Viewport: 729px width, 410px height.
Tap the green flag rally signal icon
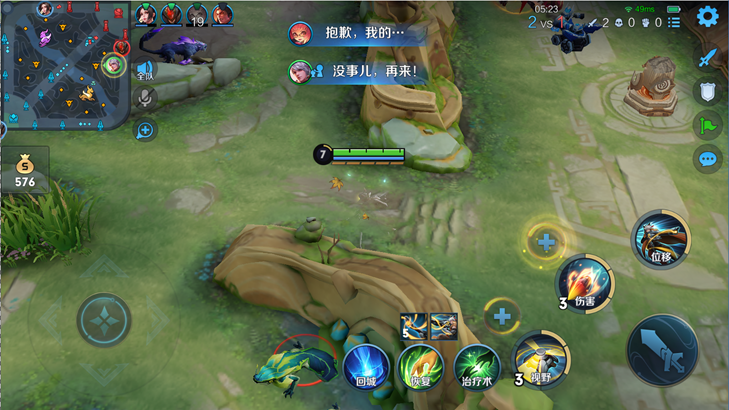click(x=708, y=125)
